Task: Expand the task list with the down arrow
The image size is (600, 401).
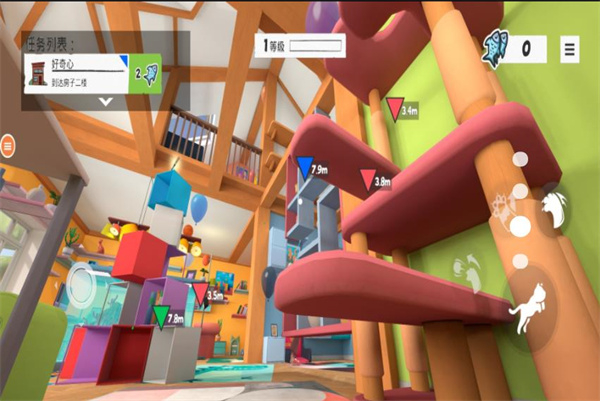Action: [105, 103]
